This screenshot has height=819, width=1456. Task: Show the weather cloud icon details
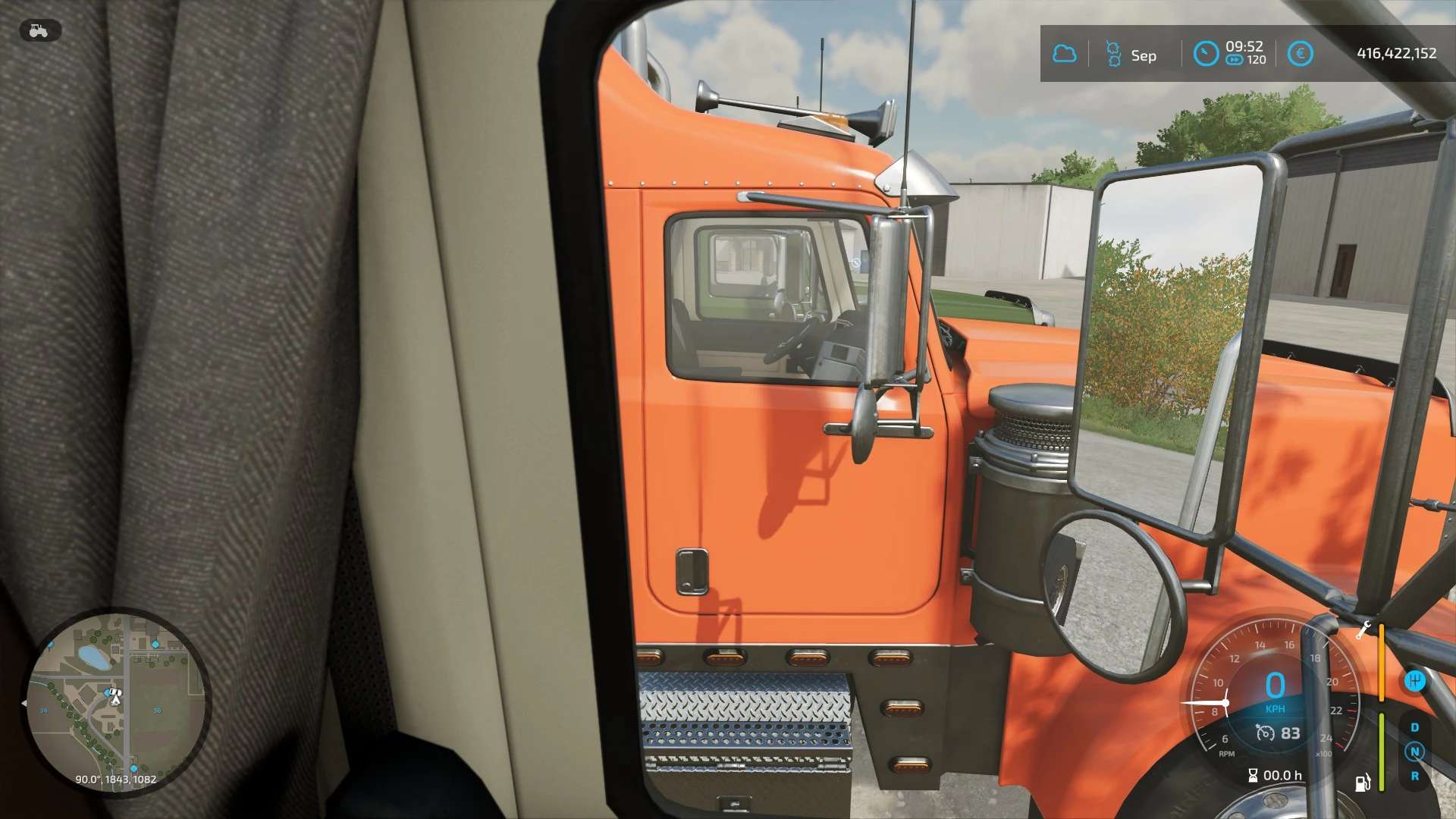coord(1065,54)
